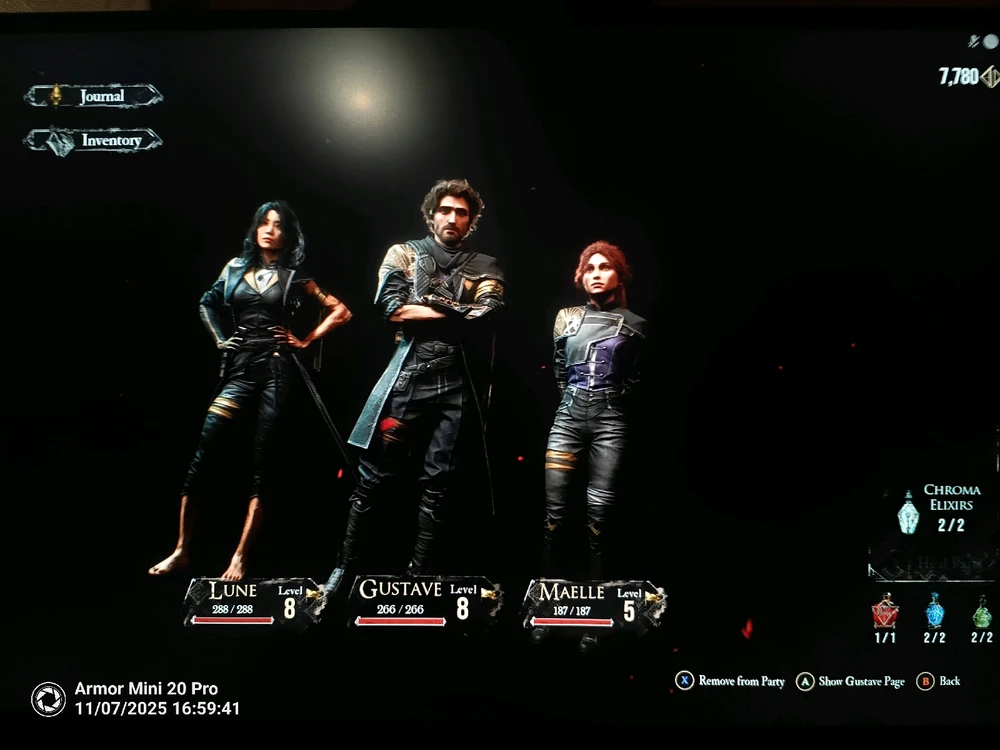Choose Maelle's party nameplate
Image resolution: width=1000 pixels, height=750 pixels.
pyautogui.click(x=594, y=603)
